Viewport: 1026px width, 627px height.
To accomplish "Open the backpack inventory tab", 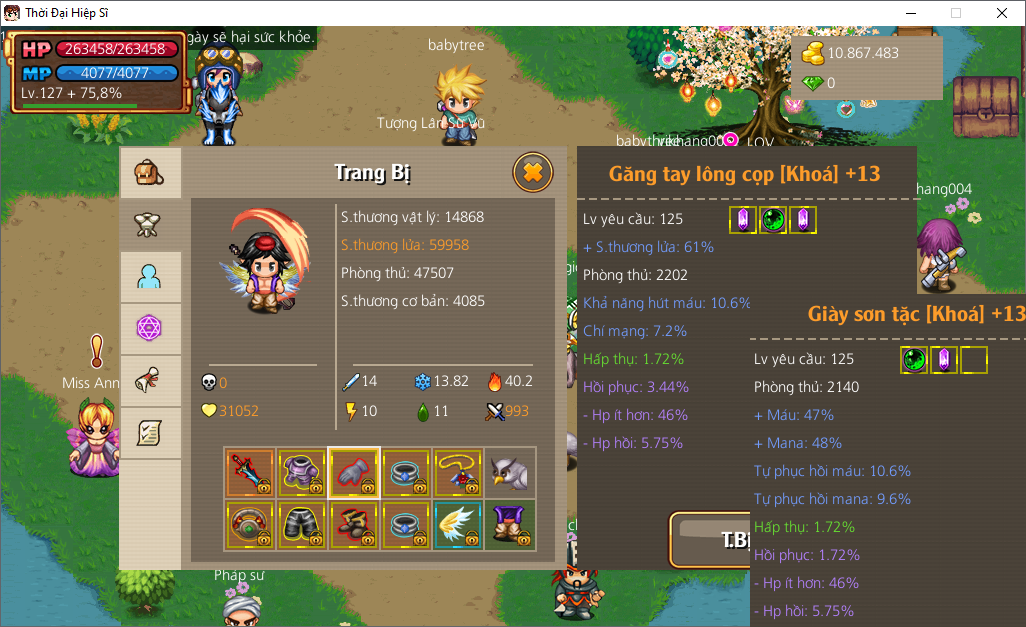I will 150,173.
